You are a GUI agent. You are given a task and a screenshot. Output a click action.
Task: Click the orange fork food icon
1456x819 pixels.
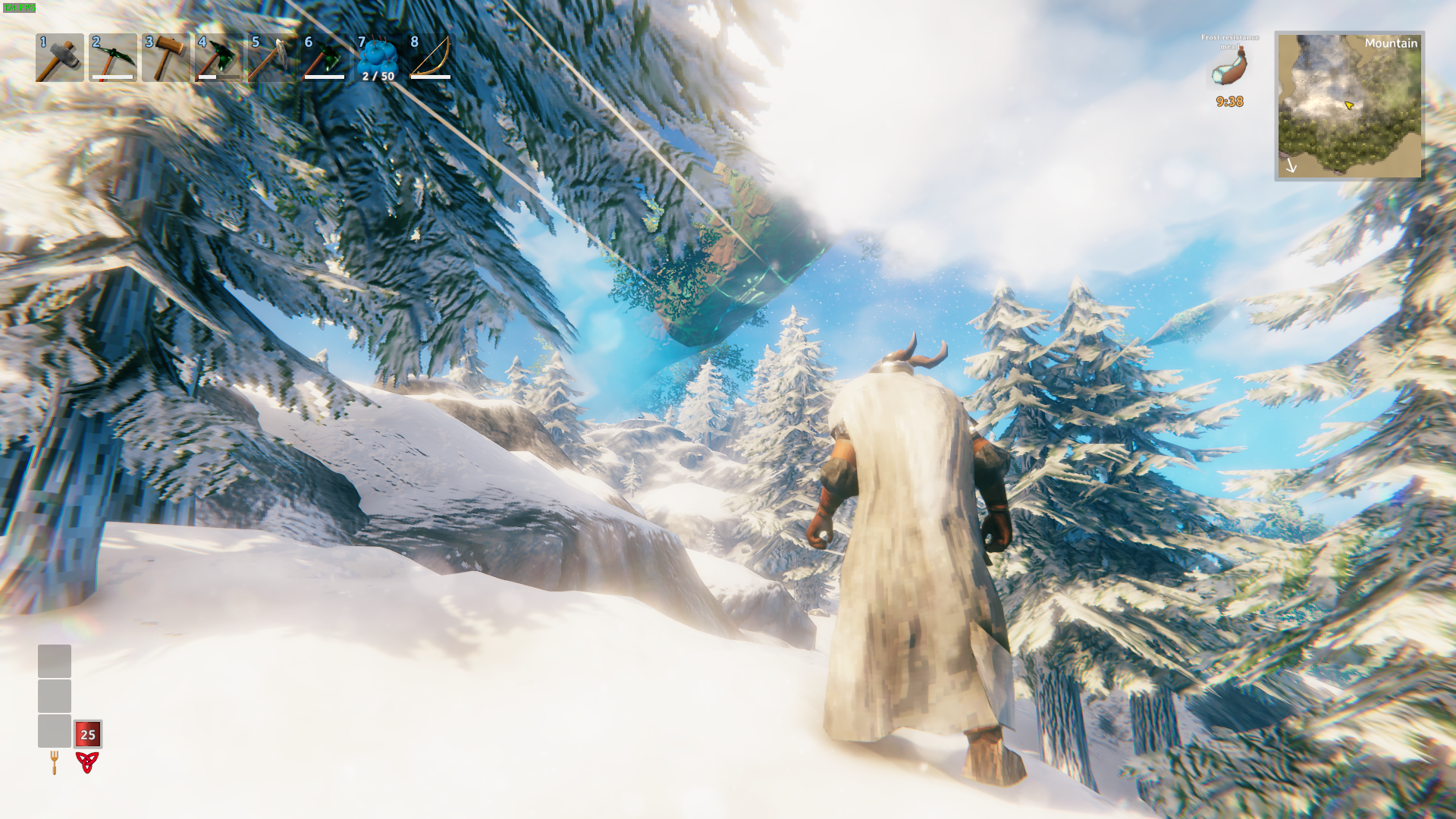(x=55, y=762)
